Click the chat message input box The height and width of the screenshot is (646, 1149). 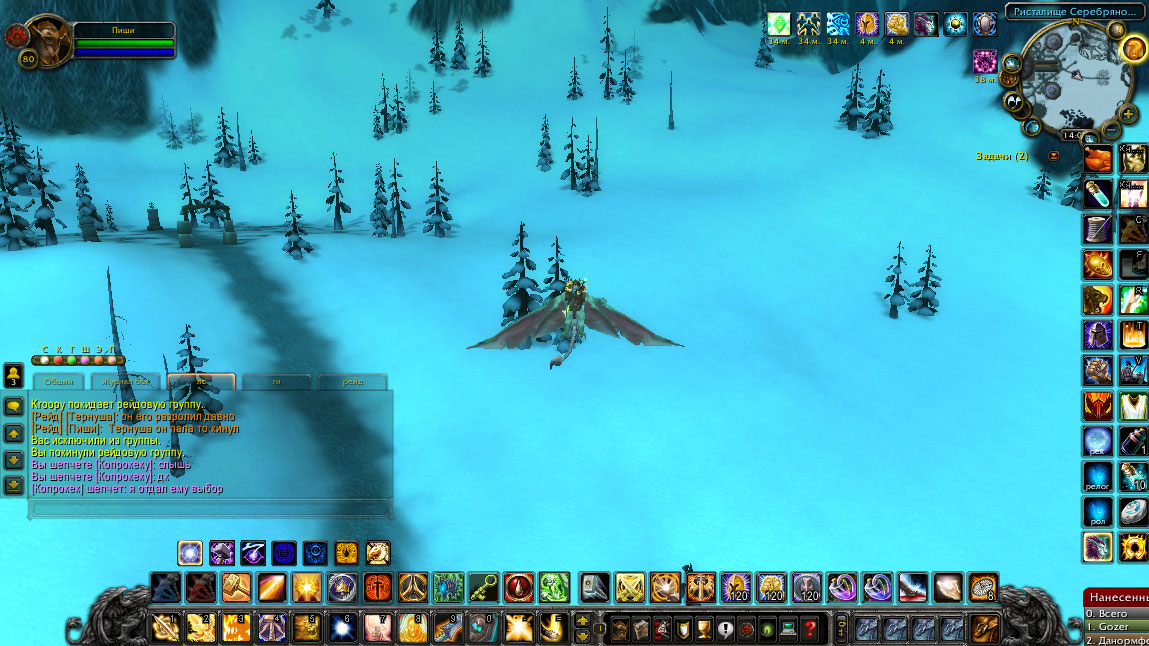(x=210, y=508)
